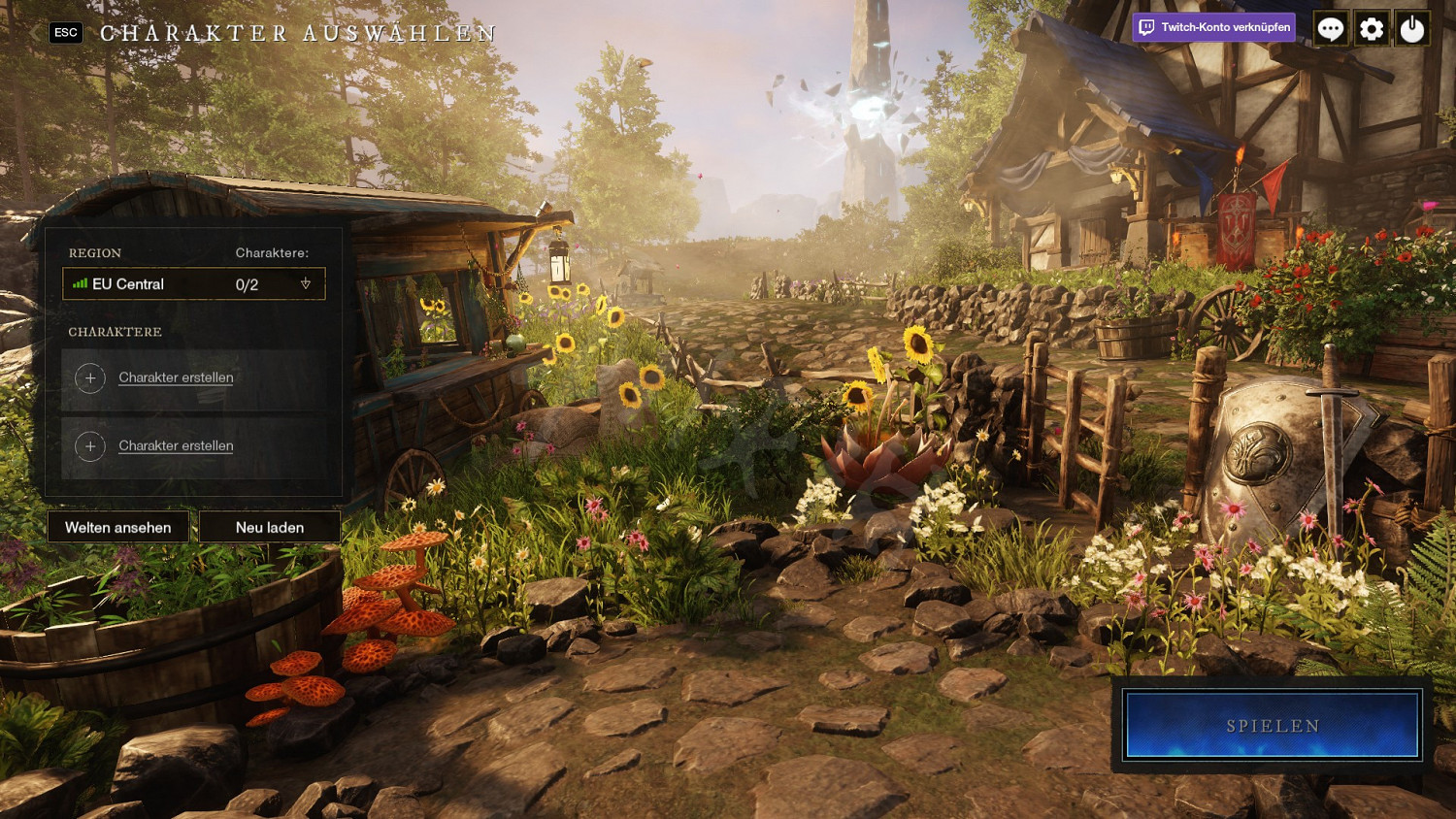The width and height of the screenshot is (1456, 819).
Task: Quit using the power icon
Action: coord(1412,29)
